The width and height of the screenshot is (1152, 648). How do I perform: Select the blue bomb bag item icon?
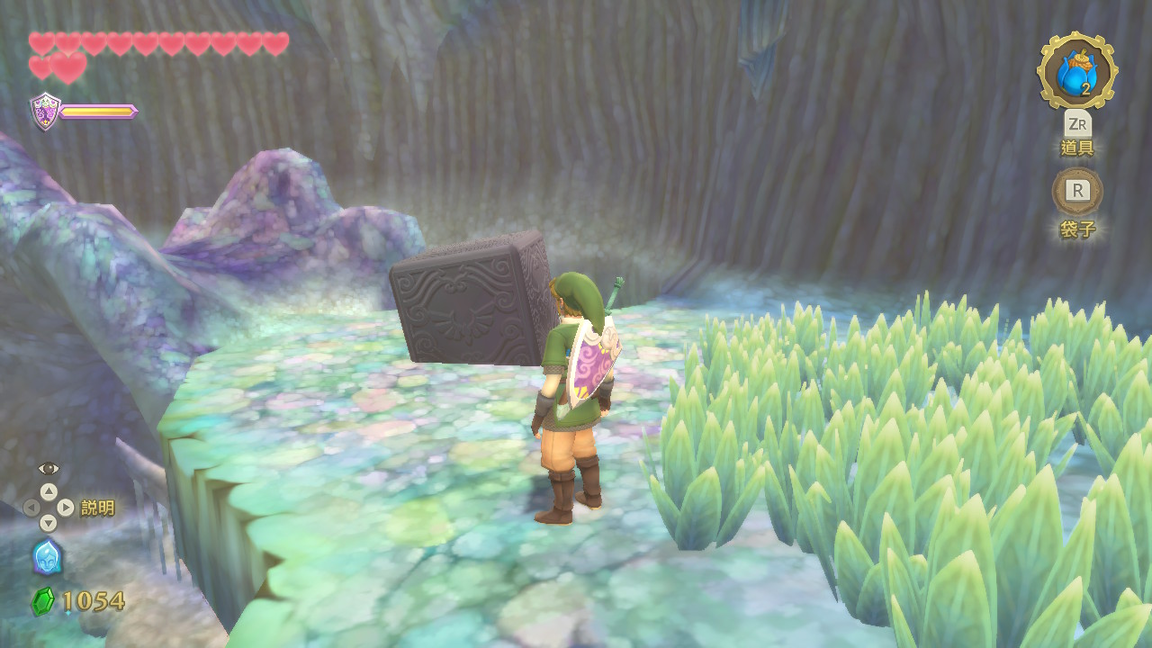(1076, 70)
